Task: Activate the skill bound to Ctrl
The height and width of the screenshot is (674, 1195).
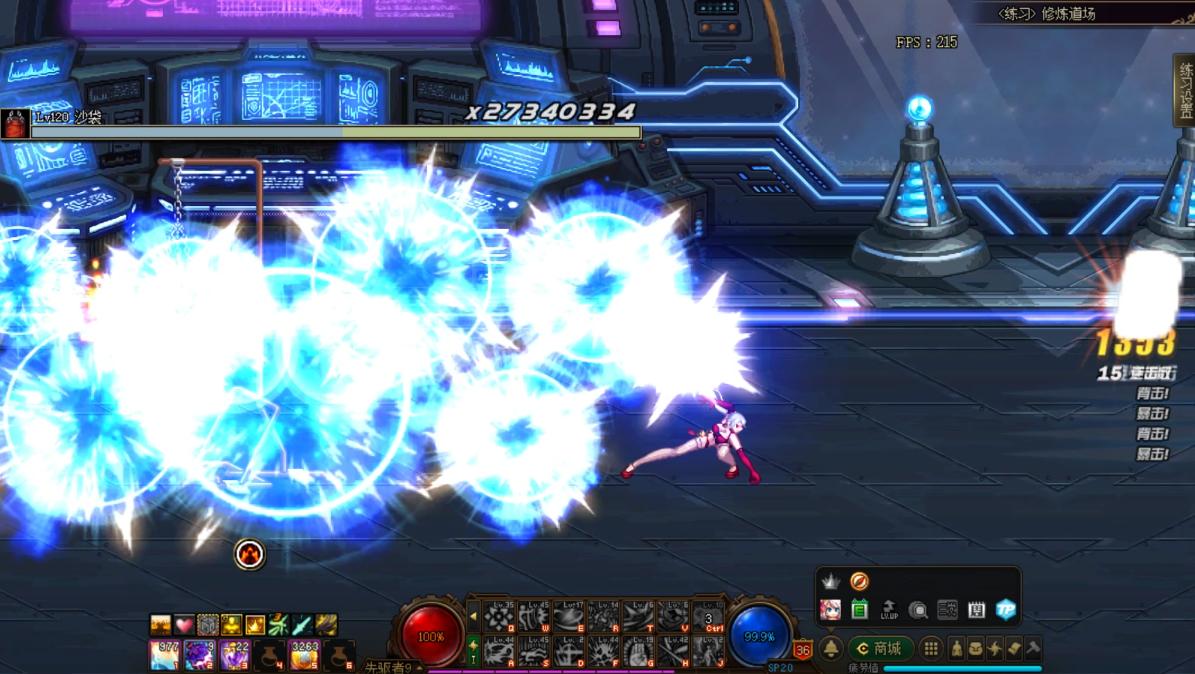Action: (x=709, y=617)
